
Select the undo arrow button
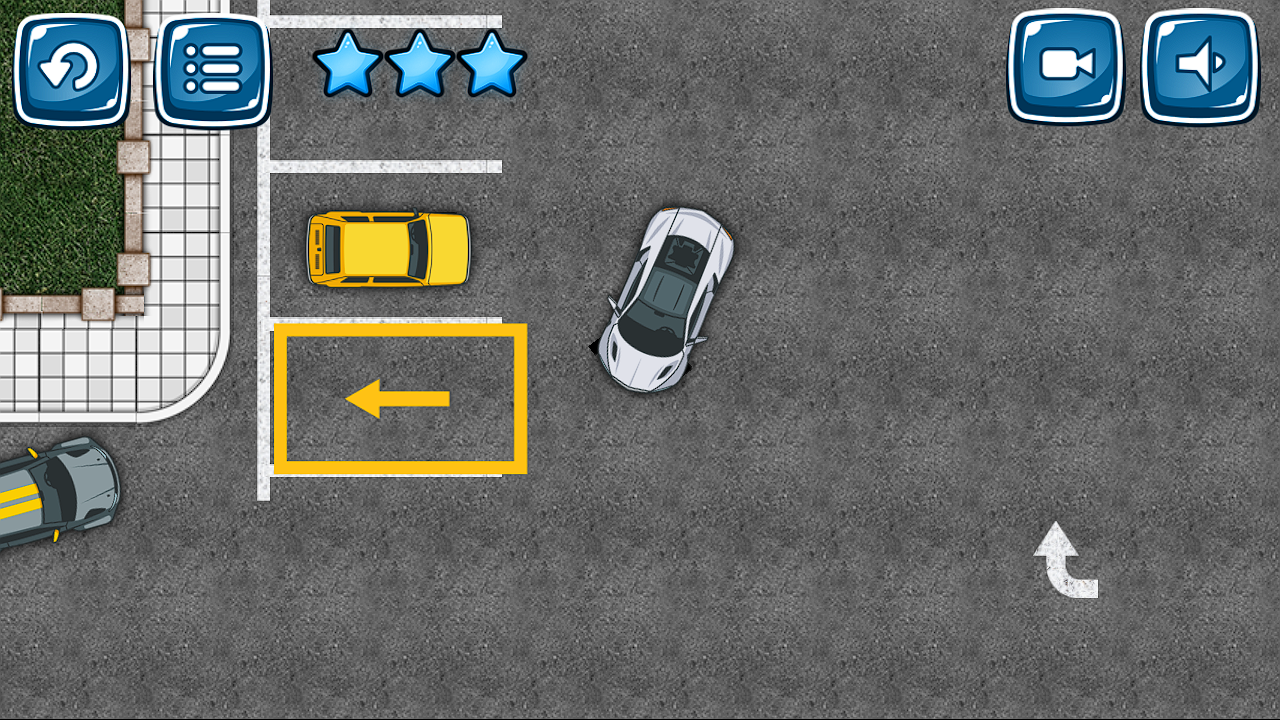pos(70,70)
